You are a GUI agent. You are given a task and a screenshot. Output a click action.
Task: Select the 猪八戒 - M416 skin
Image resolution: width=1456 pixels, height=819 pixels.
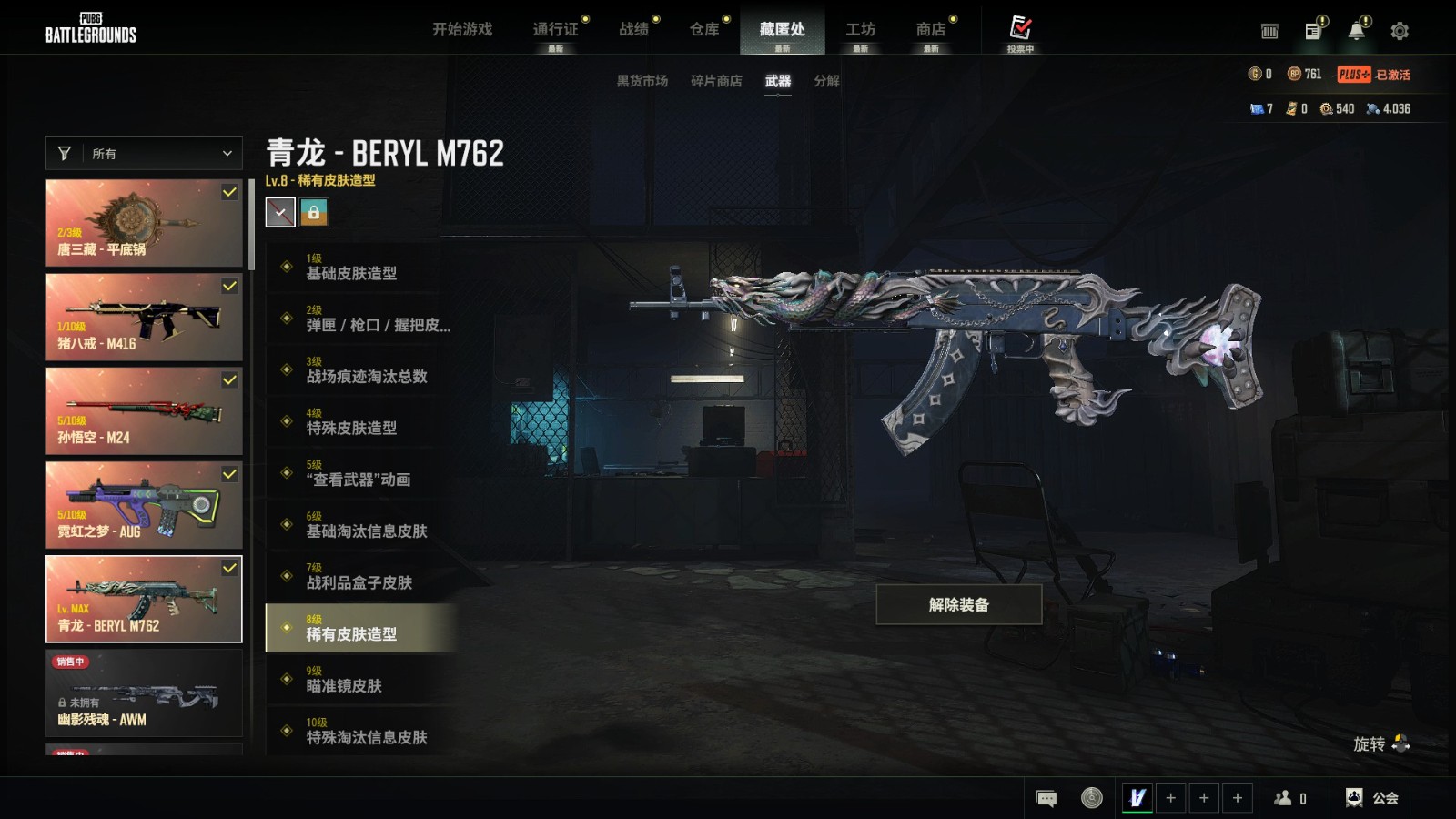(144, 318)
